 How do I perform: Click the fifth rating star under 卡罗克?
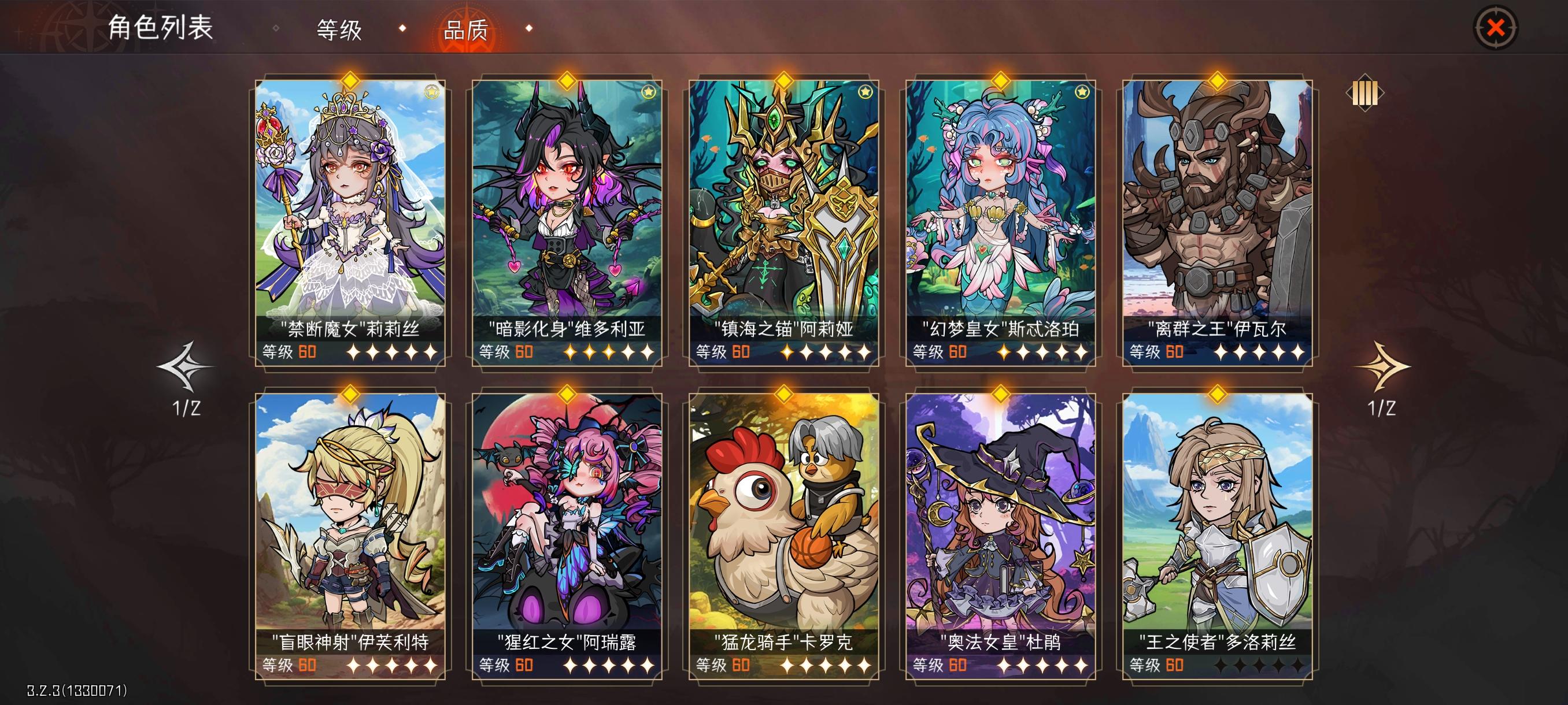click(865, 666)
